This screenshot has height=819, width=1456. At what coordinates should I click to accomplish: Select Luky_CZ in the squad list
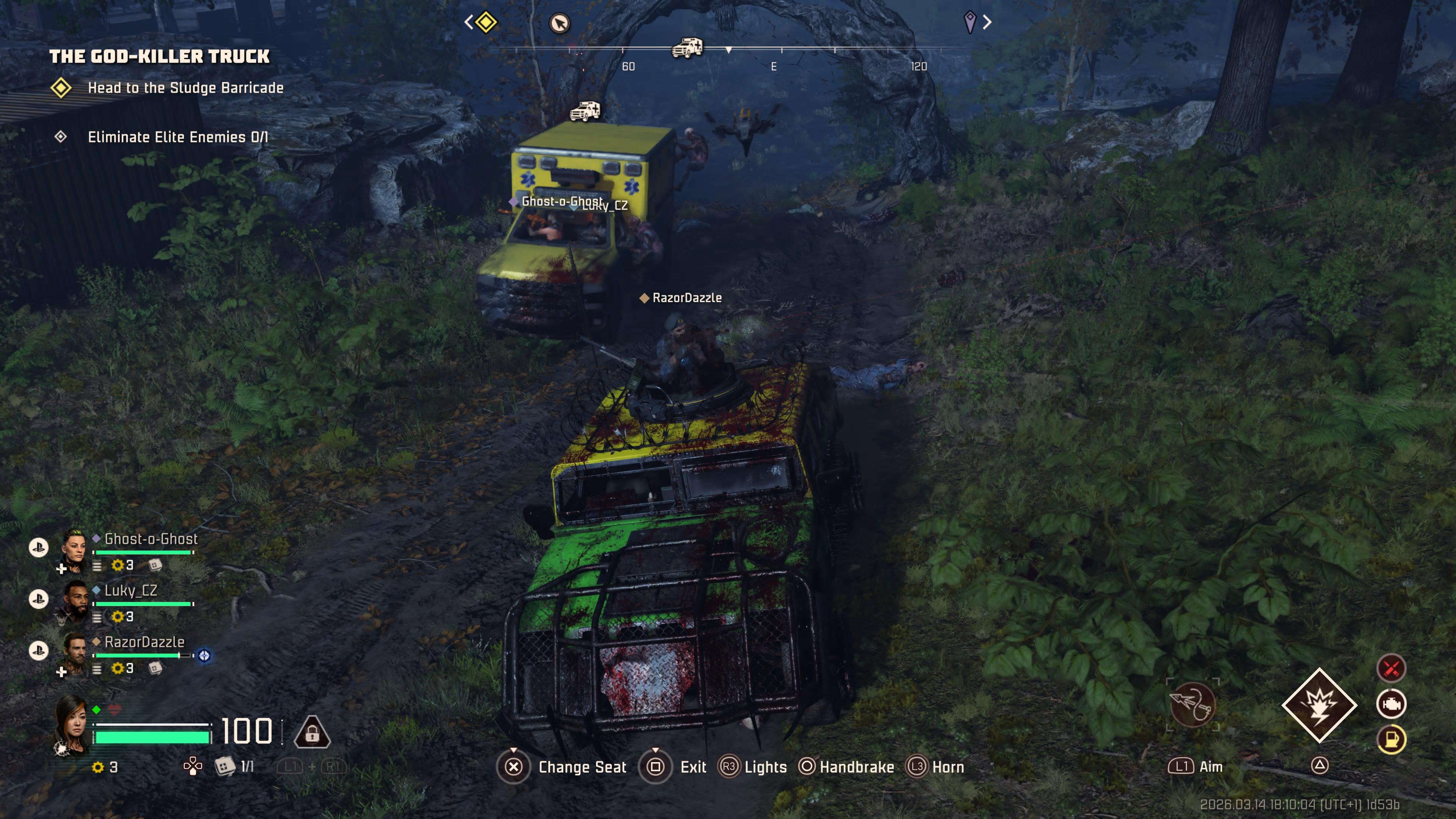pyautogui.click(x=130, y=591)
